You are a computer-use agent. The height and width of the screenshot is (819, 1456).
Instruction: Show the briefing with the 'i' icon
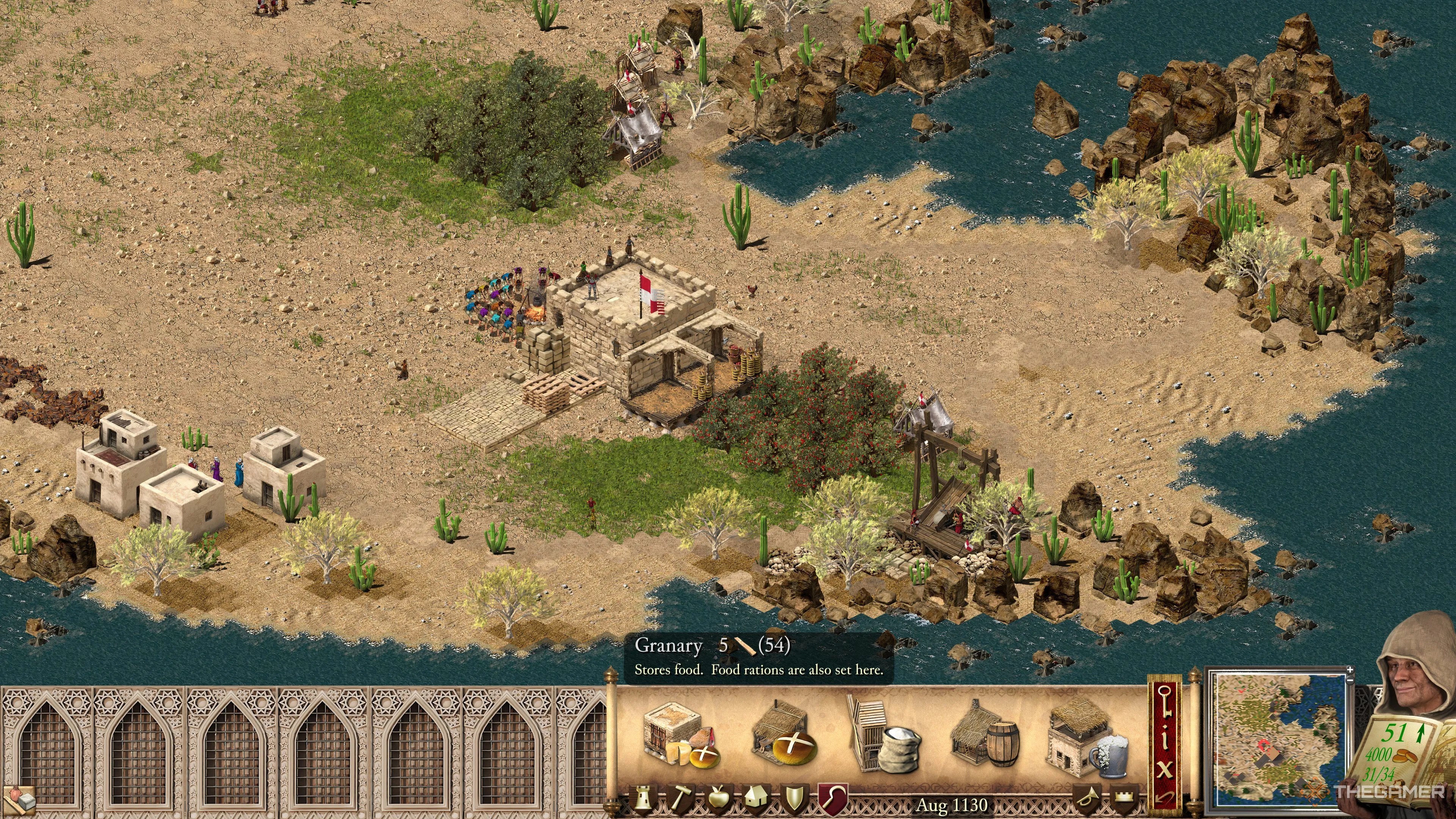coord(1166,741)
